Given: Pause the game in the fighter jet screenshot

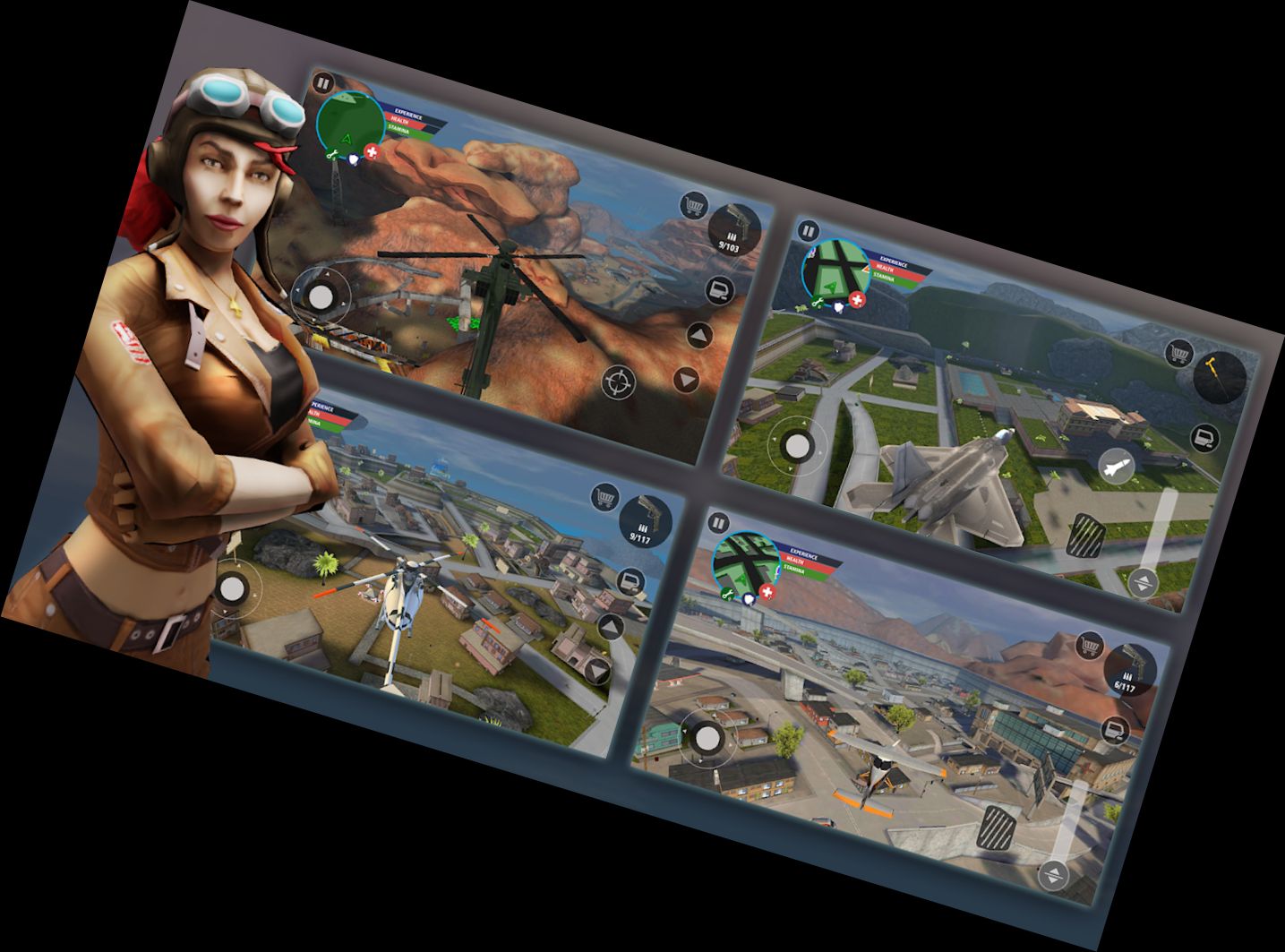Looking at the screenshot, I should [808, 231].
